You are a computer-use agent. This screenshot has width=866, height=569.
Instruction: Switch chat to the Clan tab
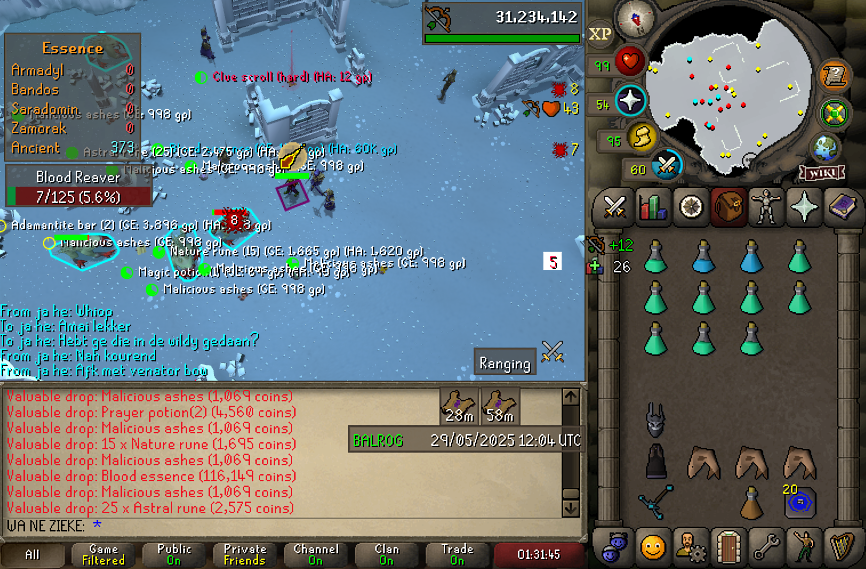387,555
